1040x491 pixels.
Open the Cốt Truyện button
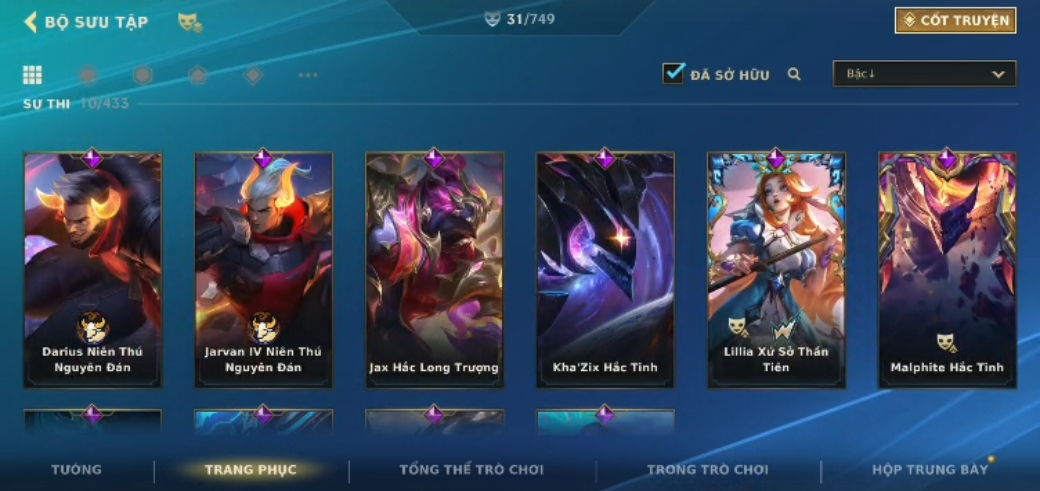(x=955, y=21)
